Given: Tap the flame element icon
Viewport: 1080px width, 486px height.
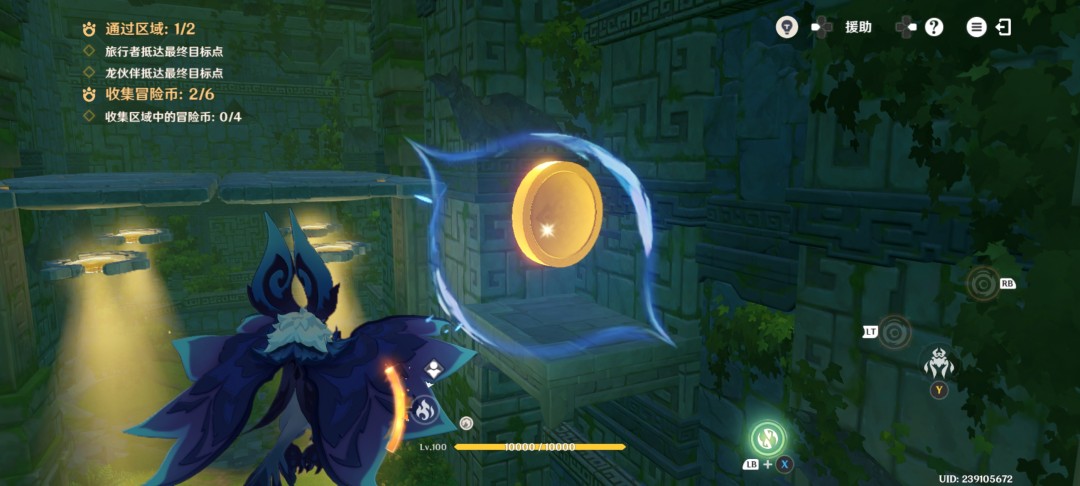Looking at the screenshot, I should coord(422,408).
